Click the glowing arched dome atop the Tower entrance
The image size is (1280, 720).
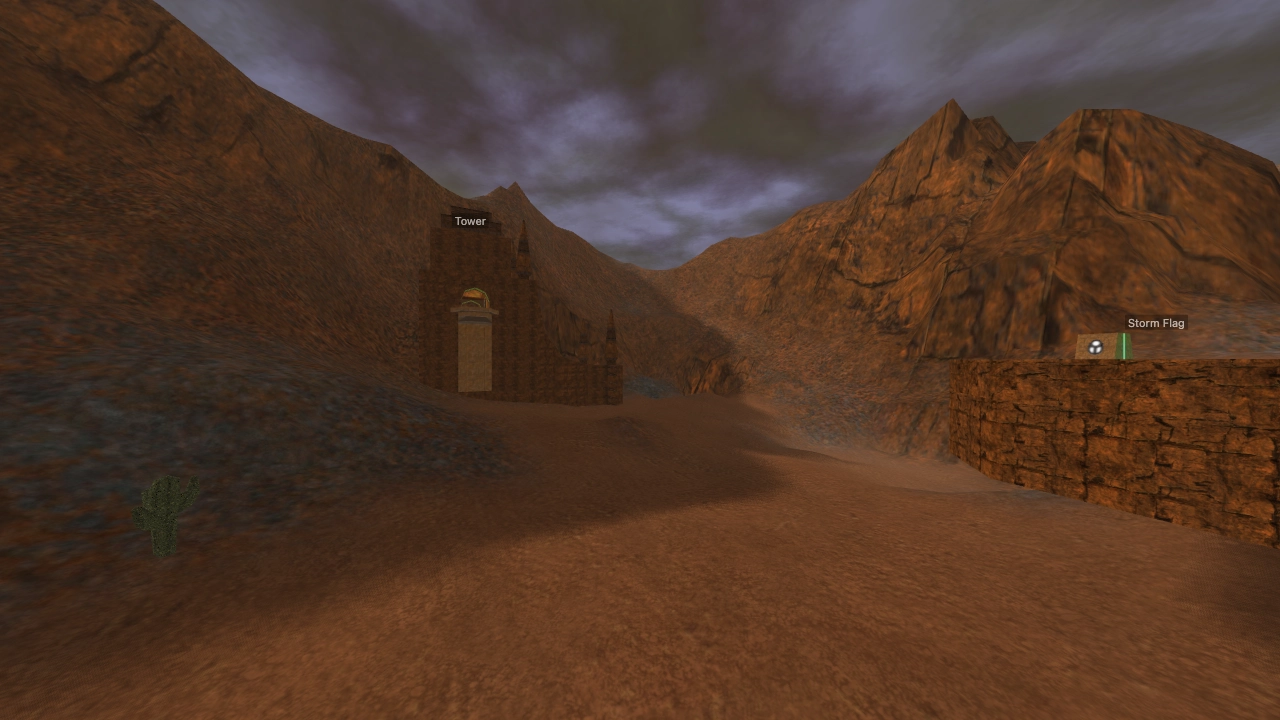474,297
